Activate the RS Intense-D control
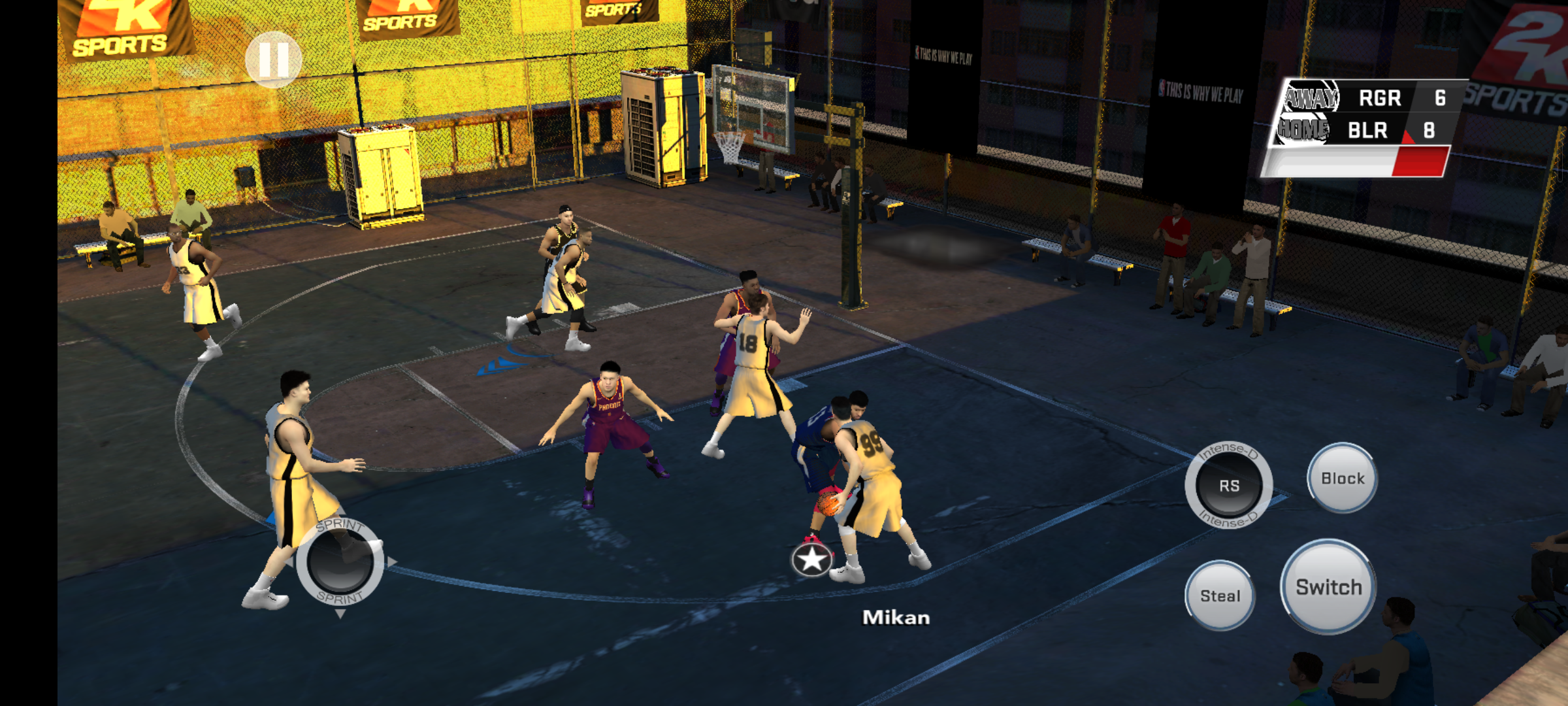Viewport: 1568px width, 706px height. pyautogui.click(x=1228, y=486)
